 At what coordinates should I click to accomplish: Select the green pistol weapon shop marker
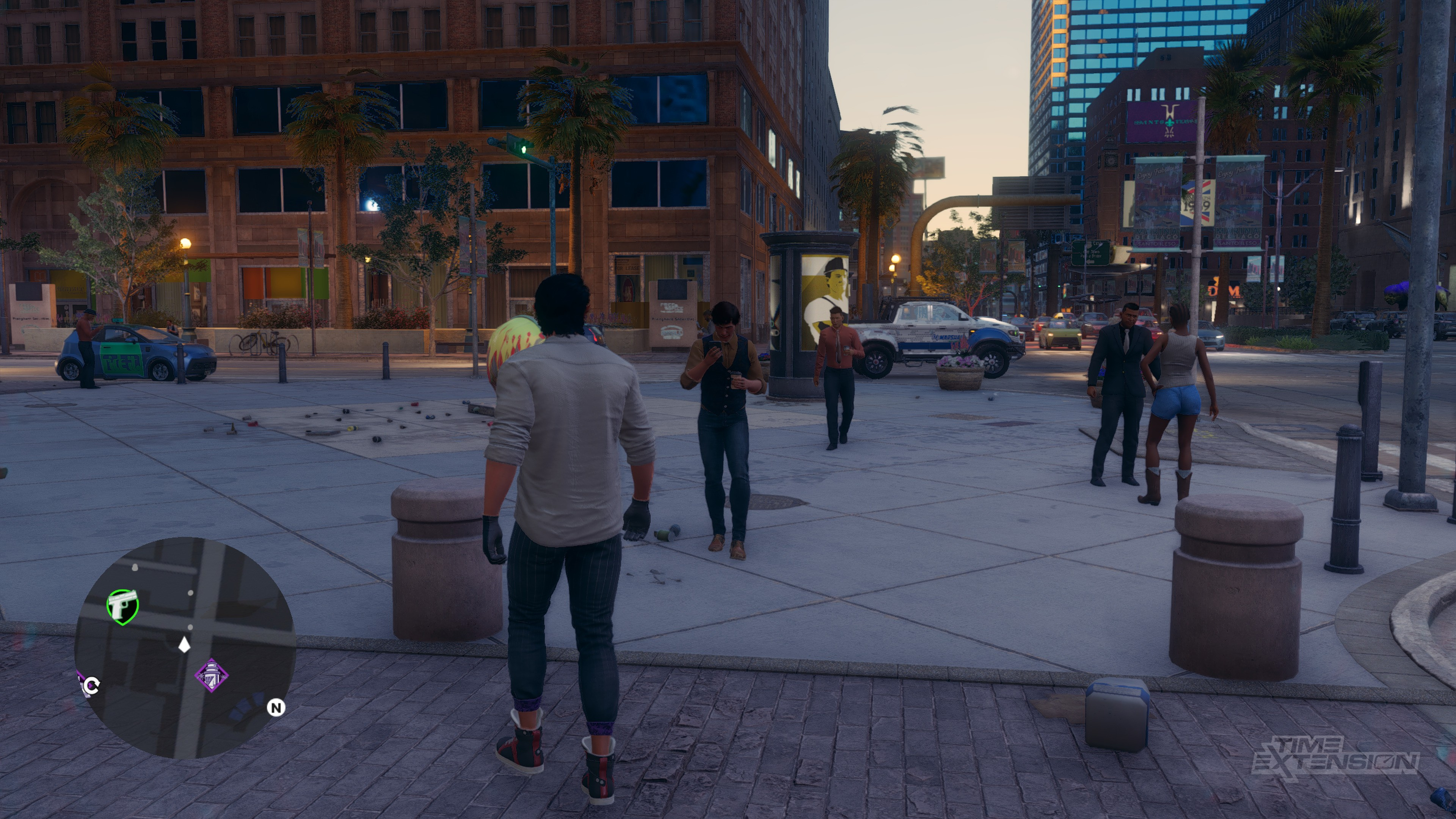click(x=122, y=607)
